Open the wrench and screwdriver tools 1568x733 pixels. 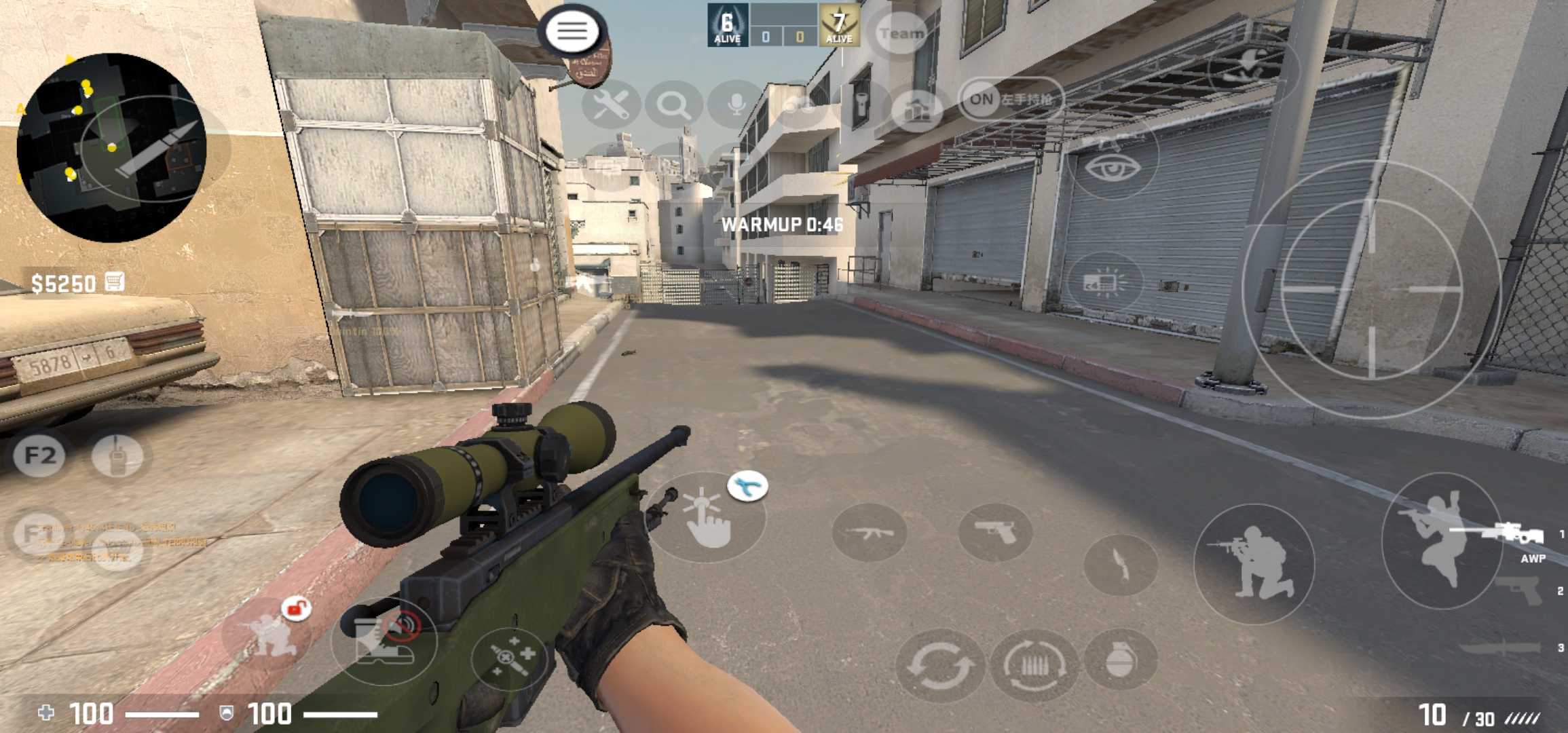pyautogui.click(x=610, y=105)
